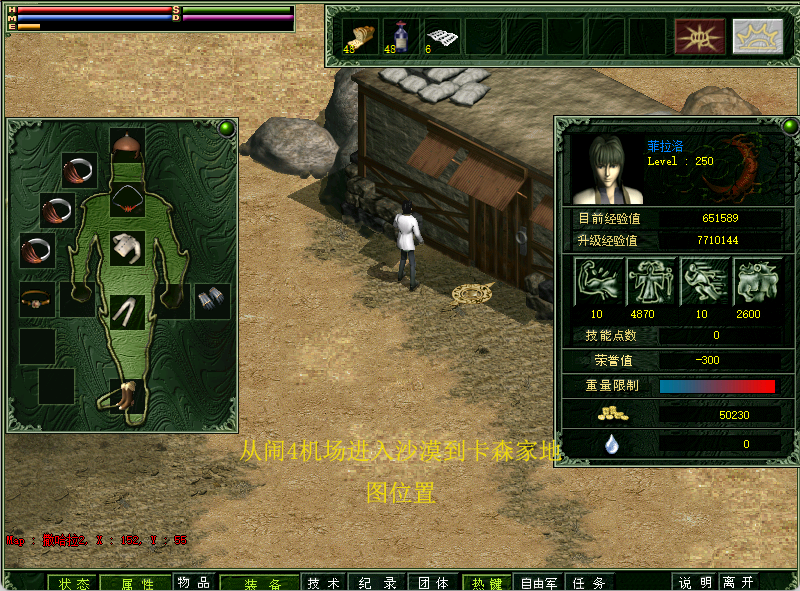Open the 物品 items panel
The image size is (800, 591).
194,582
